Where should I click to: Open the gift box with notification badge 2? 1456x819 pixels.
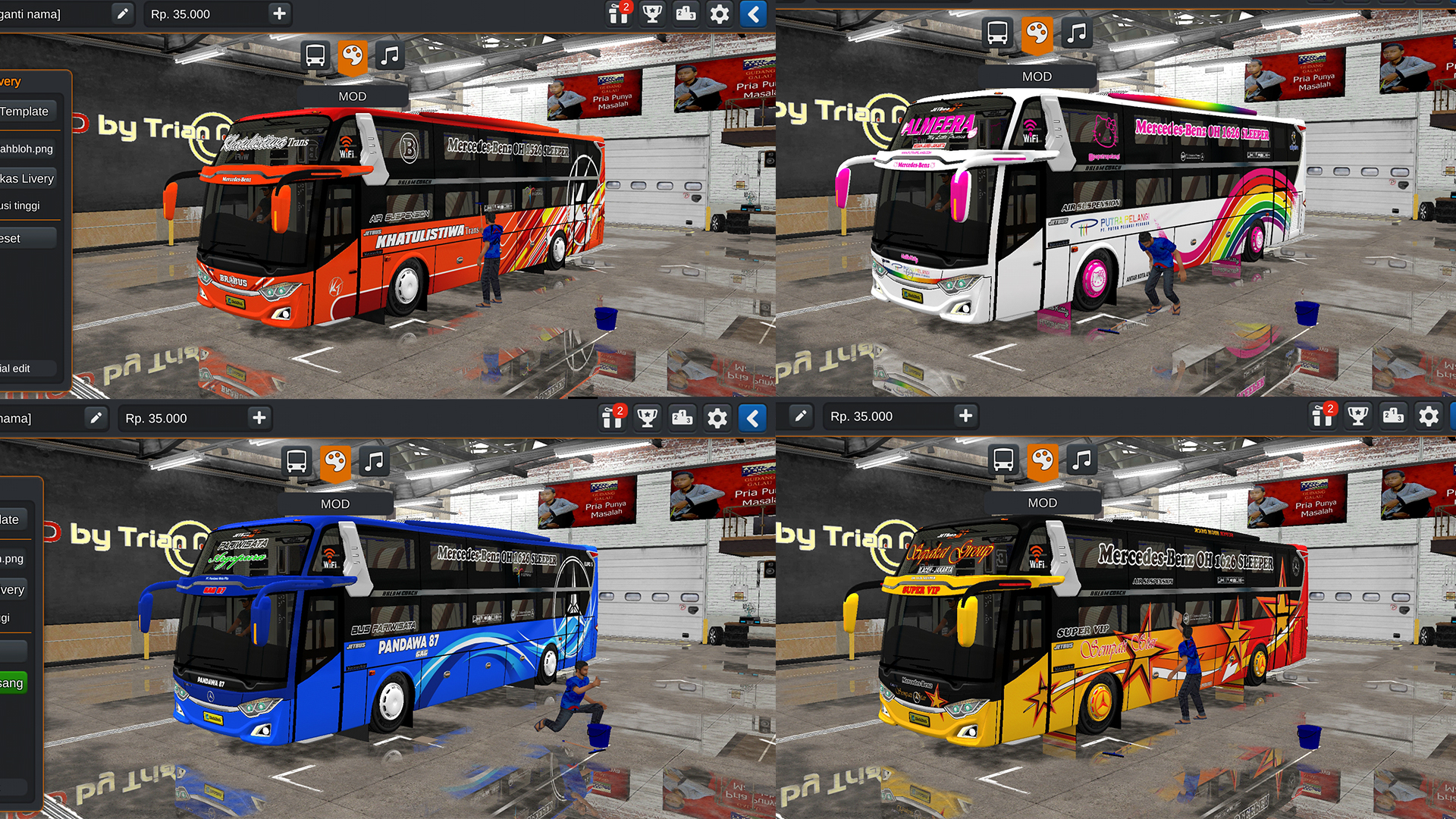tap(618, 14)
